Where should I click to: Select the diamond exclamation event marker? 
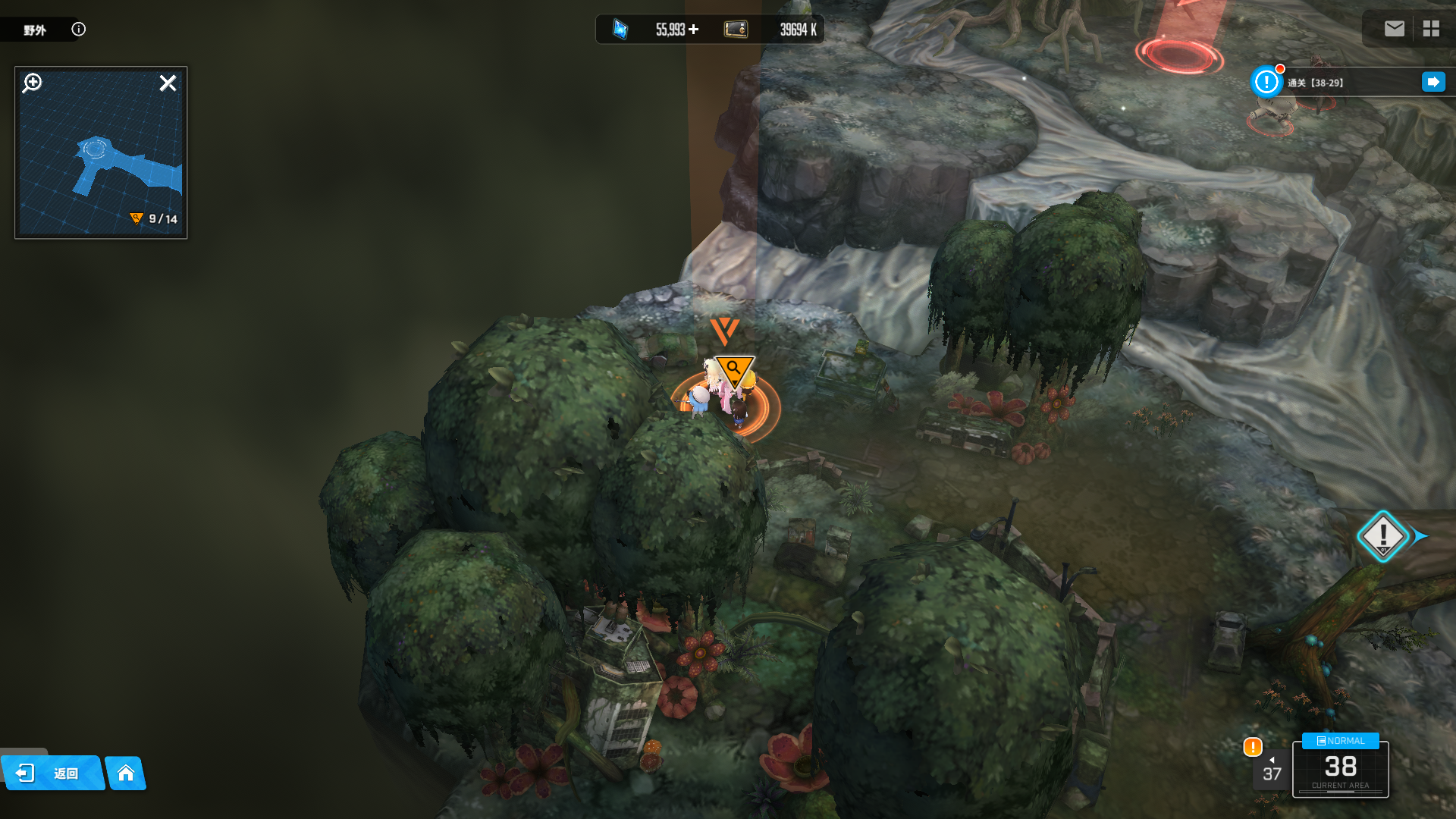[x=1382, y=535]
